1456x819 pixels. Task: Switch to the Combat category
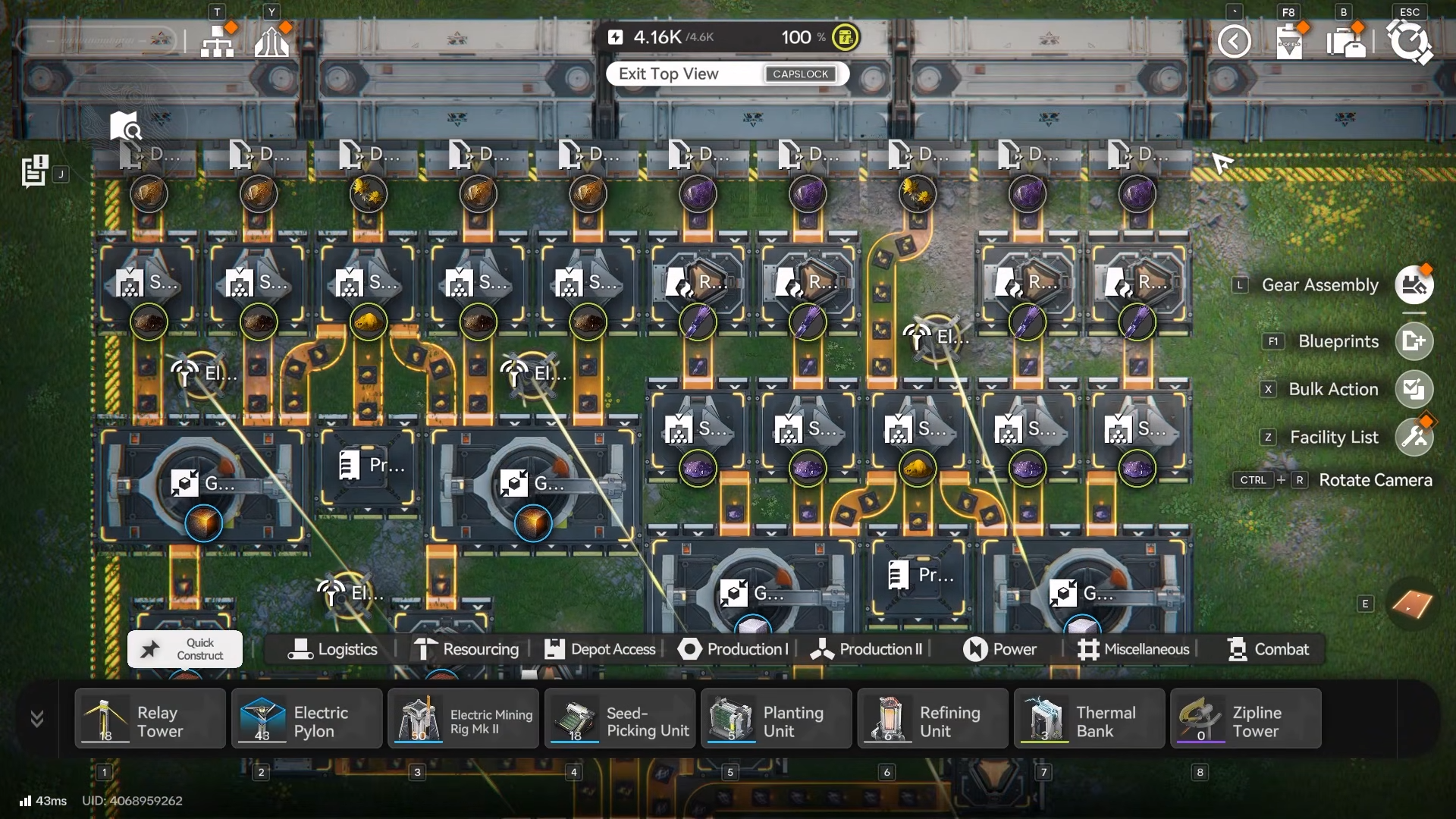tap(1268, 649)
